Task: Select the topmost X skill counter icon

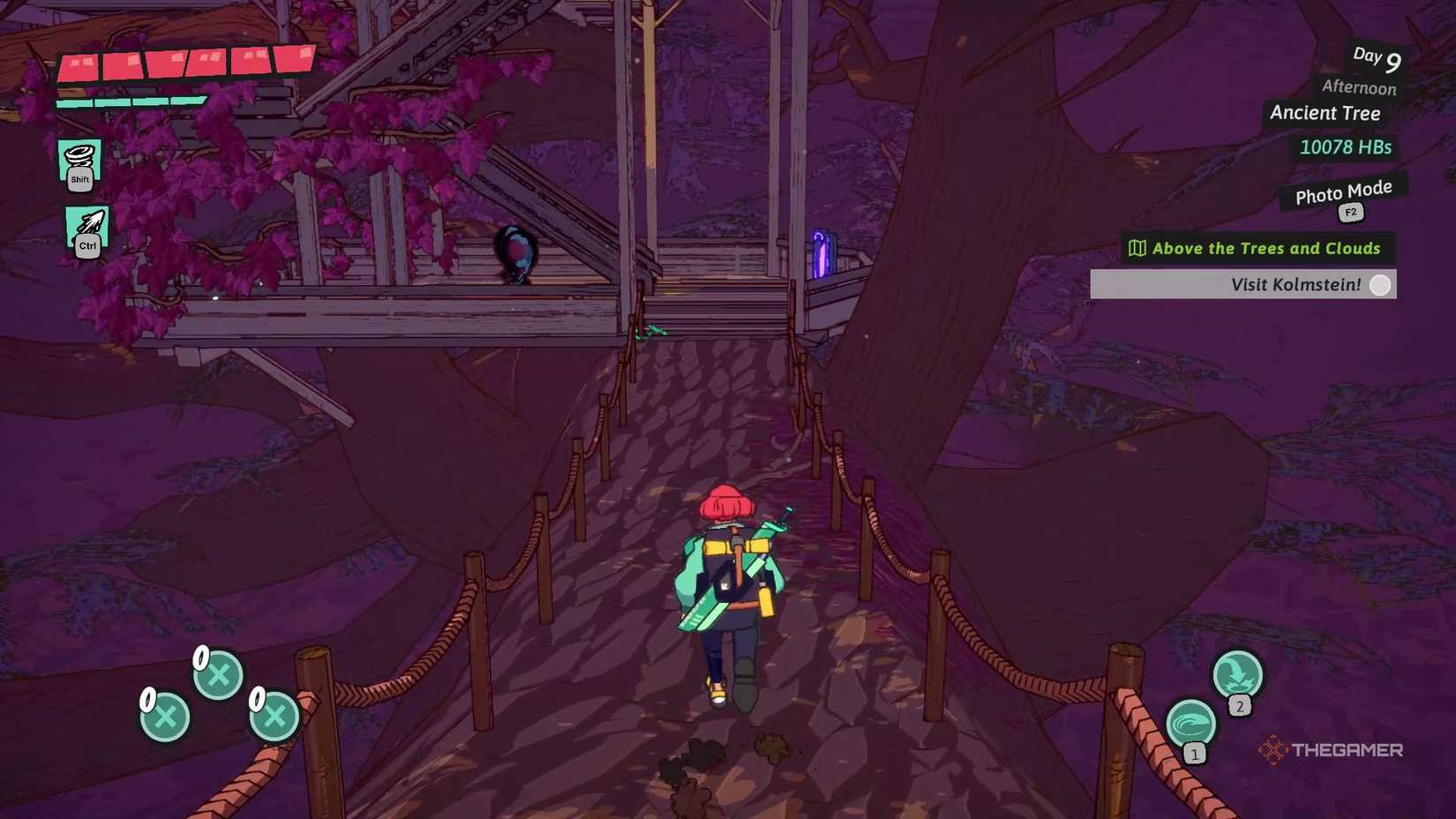Action: (217, 676)
